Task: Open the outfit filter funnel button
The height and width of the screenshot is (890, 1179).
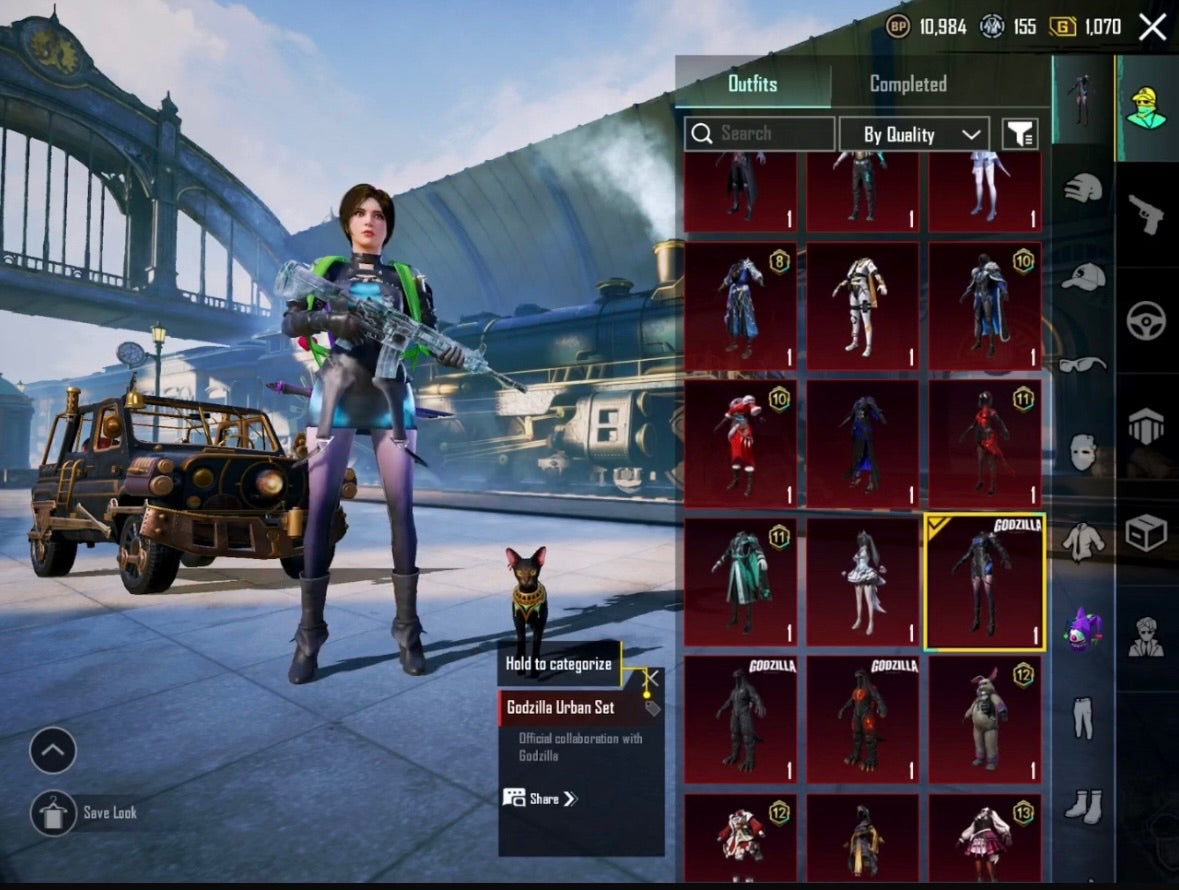Action: click(x=1020, y=134)
